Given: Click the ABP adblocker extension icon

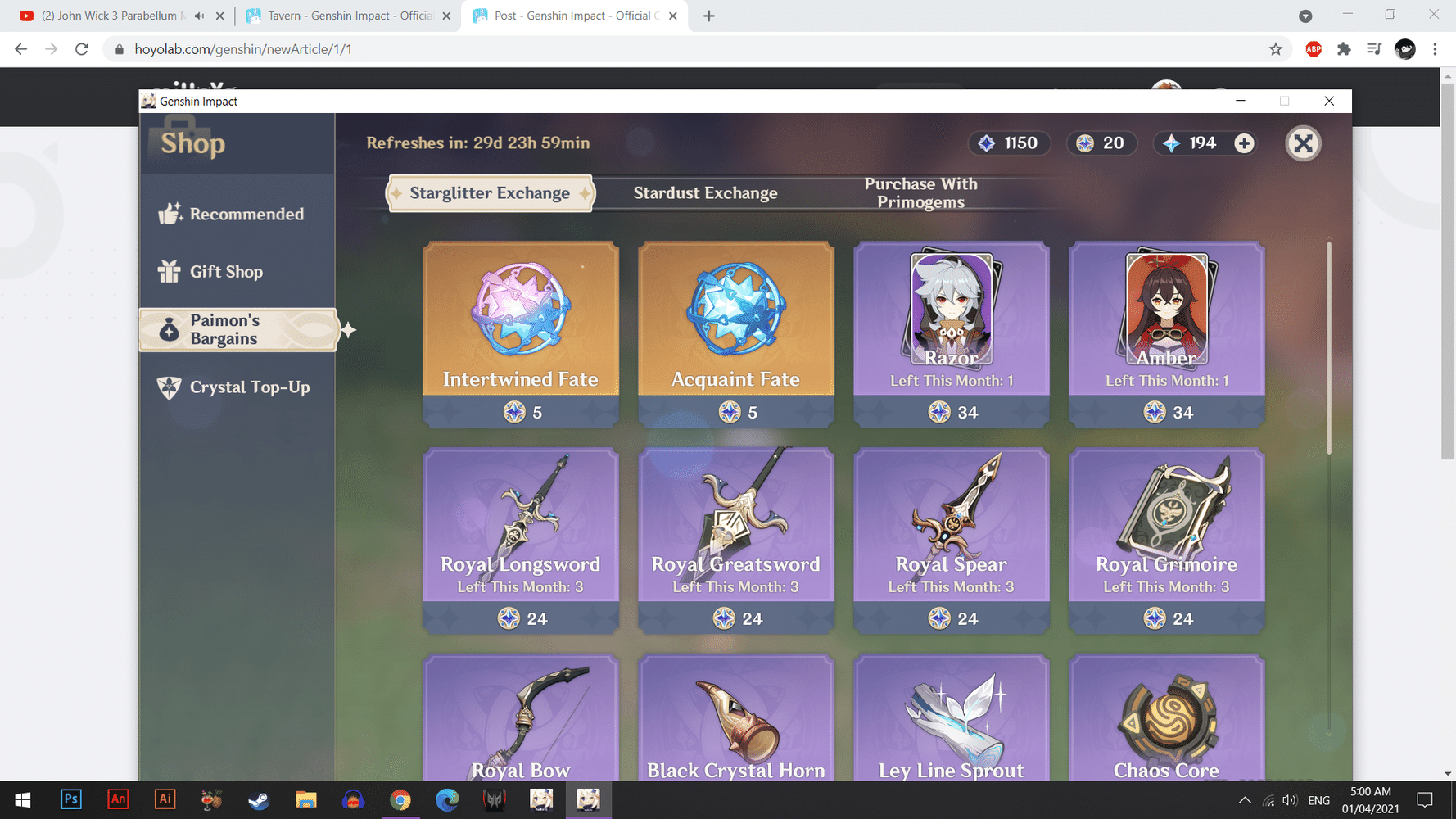Looking at the screenshot, I should (x=1314, y=49).
